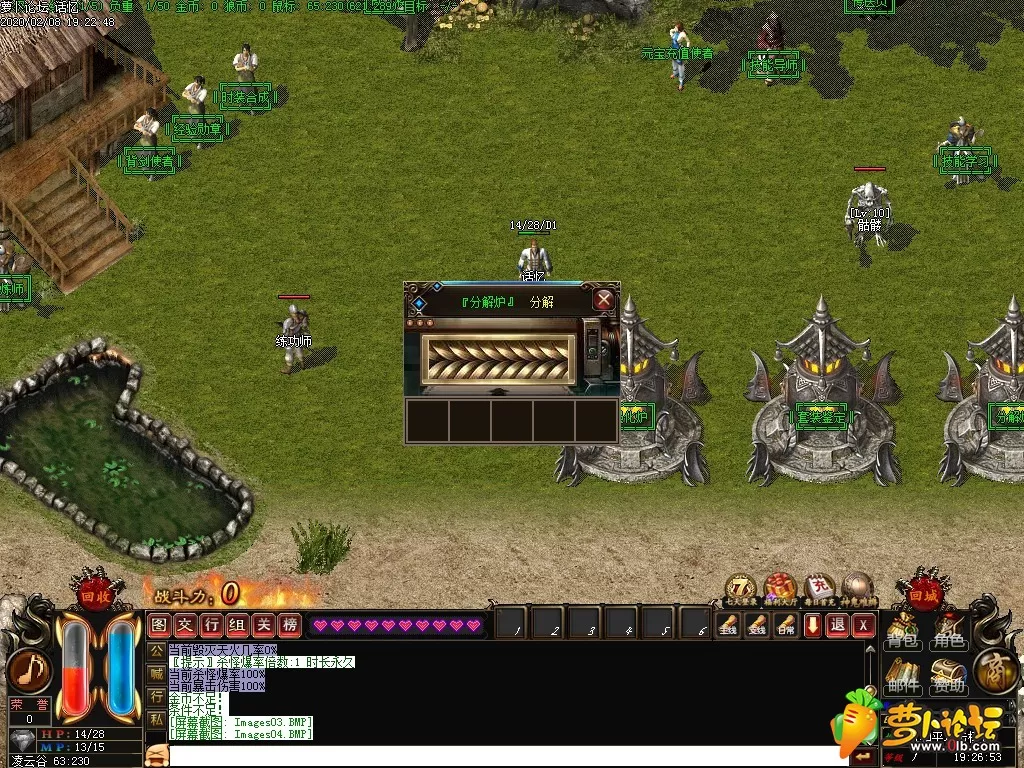The image size is (1024, 768).
Task: Open the 榜 ranking button
Action: pos(290,625)
